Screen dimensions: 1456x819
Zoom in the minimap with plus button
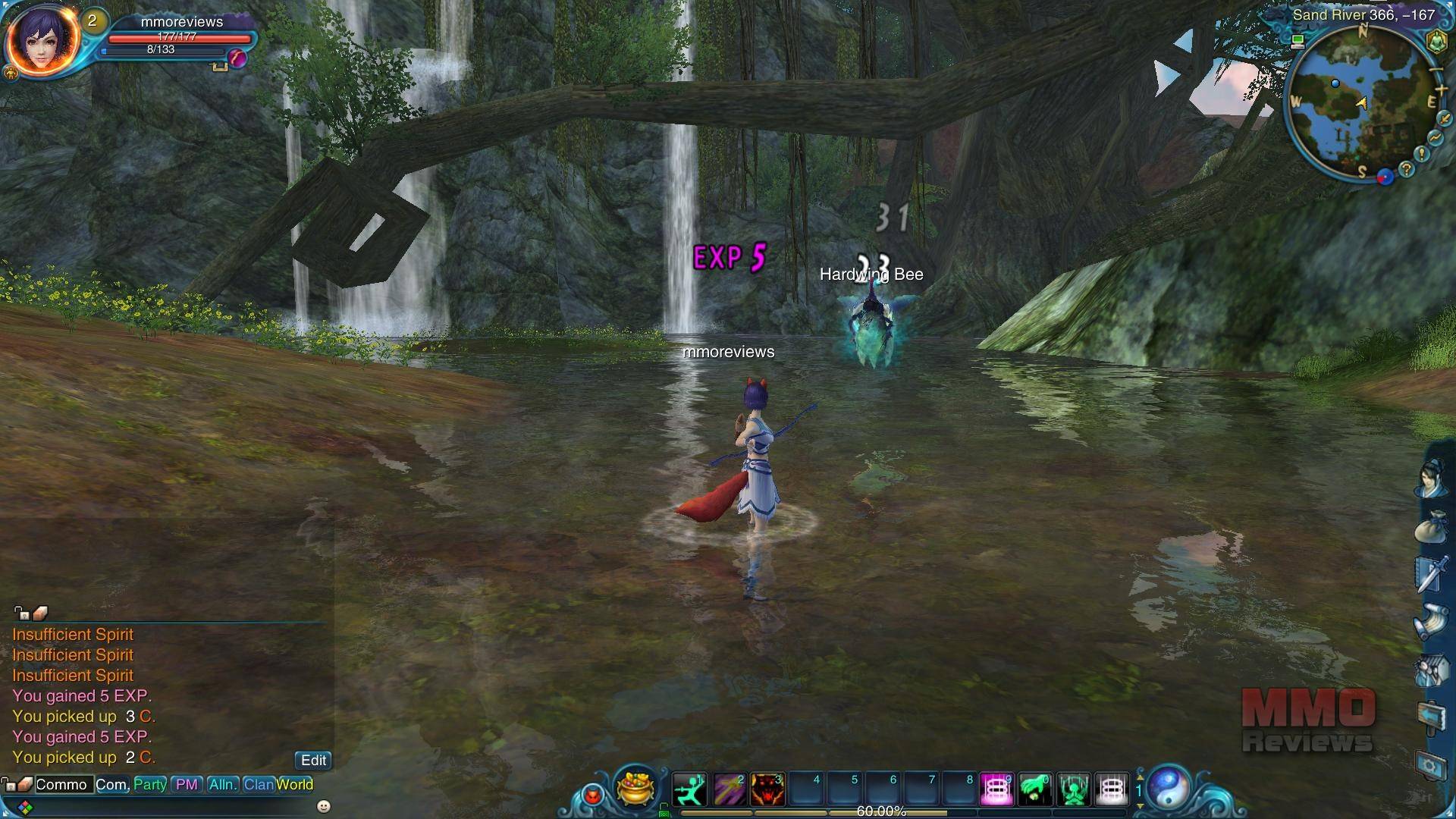[x=1442, y=90]
